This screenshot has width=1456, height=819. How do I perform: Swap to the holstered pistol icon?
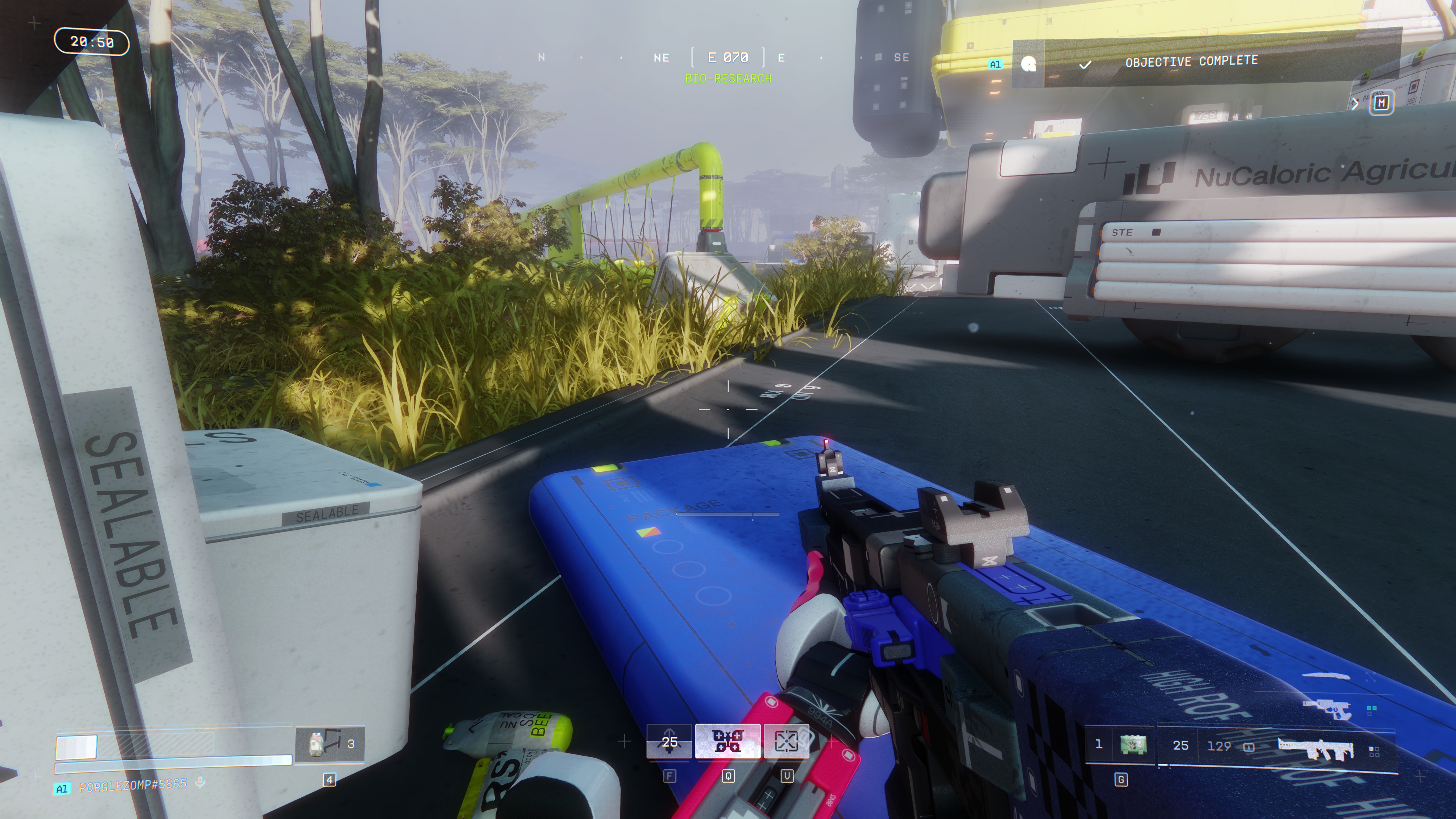click(1327, 708)
